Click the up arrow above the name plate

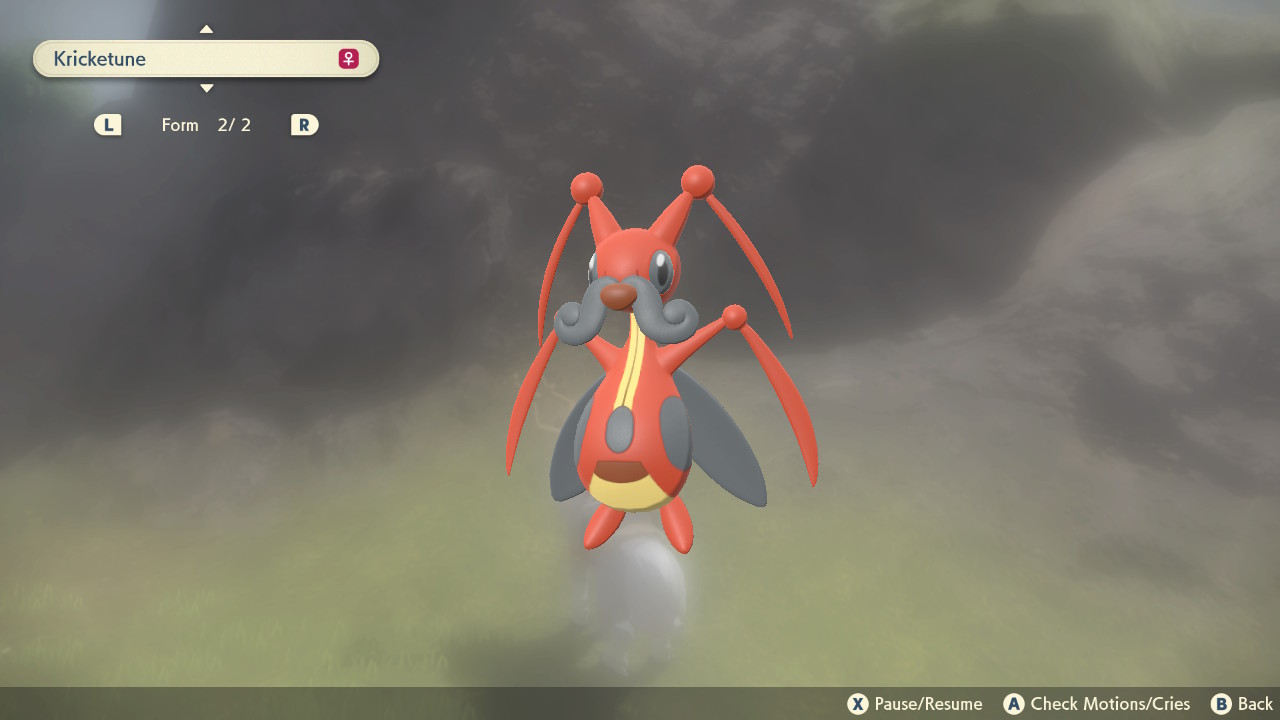pyautogui.click(x=206, y=29)
